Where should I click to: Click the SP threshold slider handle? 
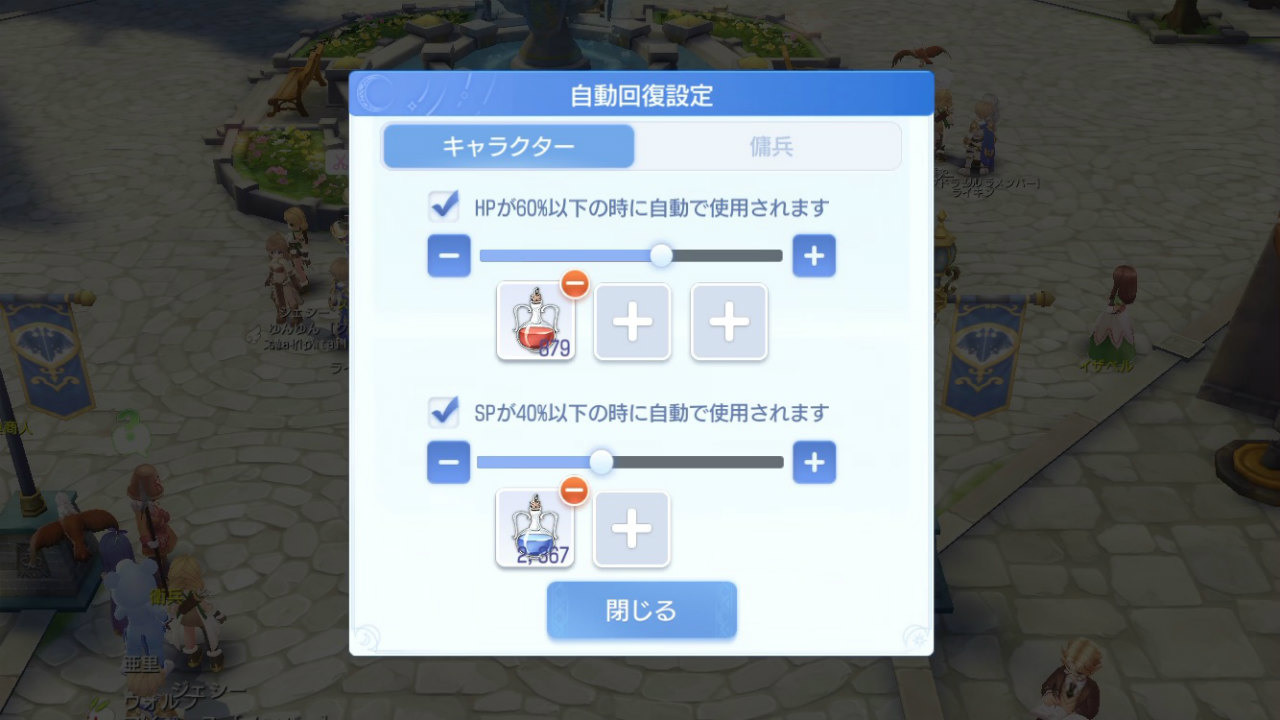coord(601,462)
